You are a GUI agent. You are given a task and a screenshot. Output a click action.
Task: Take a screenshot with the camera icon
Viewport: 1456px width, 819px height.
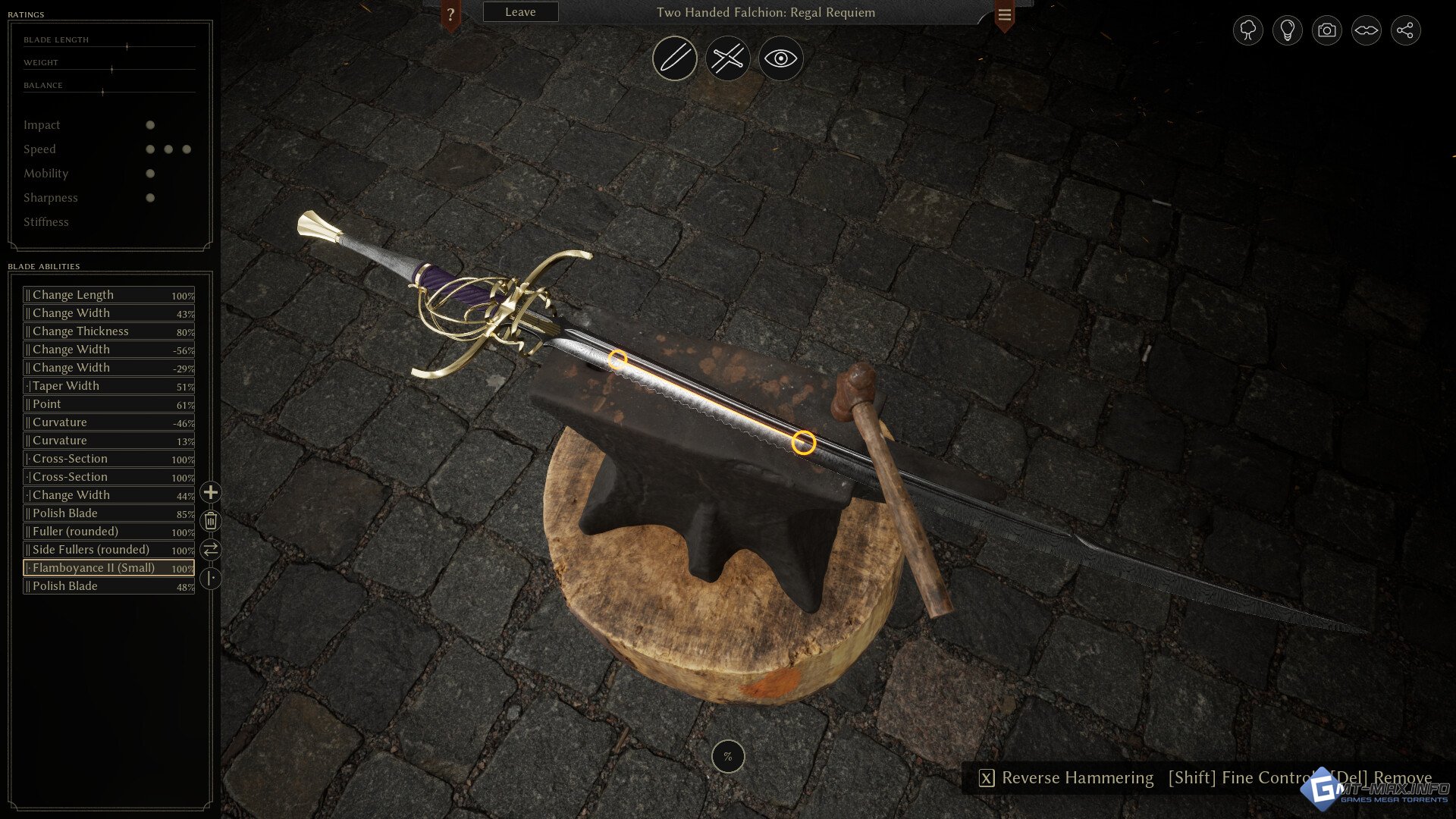click(1326, 30)
